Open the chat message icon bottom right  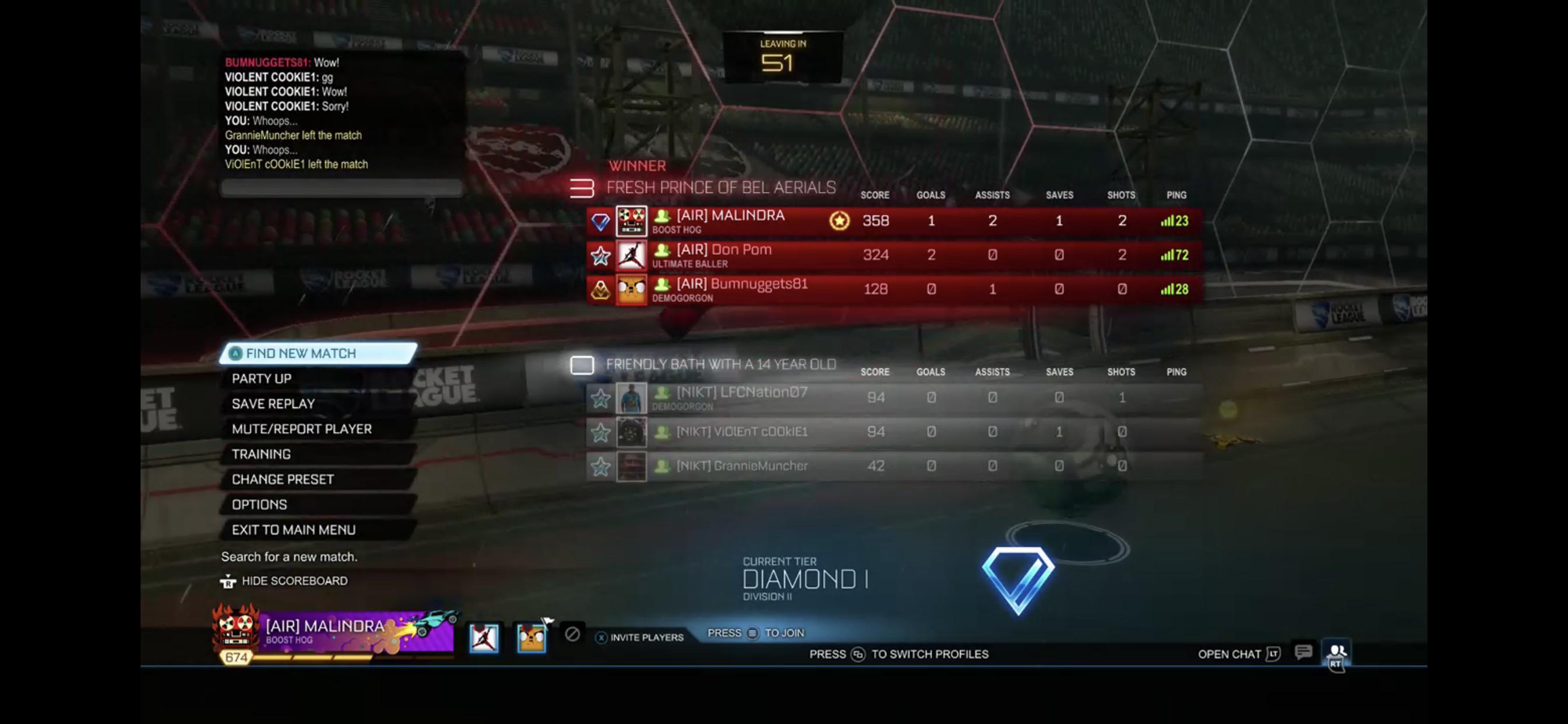1303,652
